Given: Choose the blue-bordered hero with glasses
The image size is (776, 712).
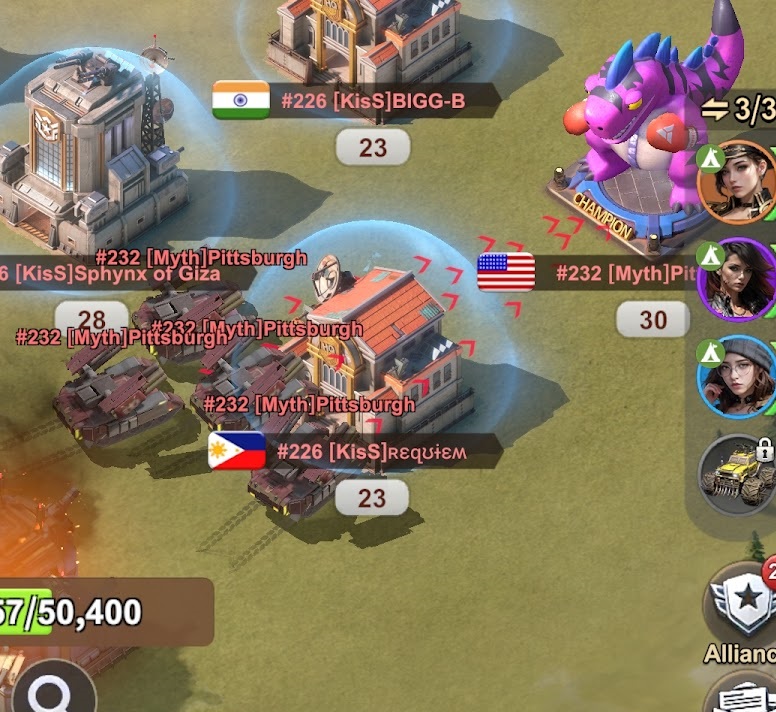Looking at the screenshot, I should point(738,378).
